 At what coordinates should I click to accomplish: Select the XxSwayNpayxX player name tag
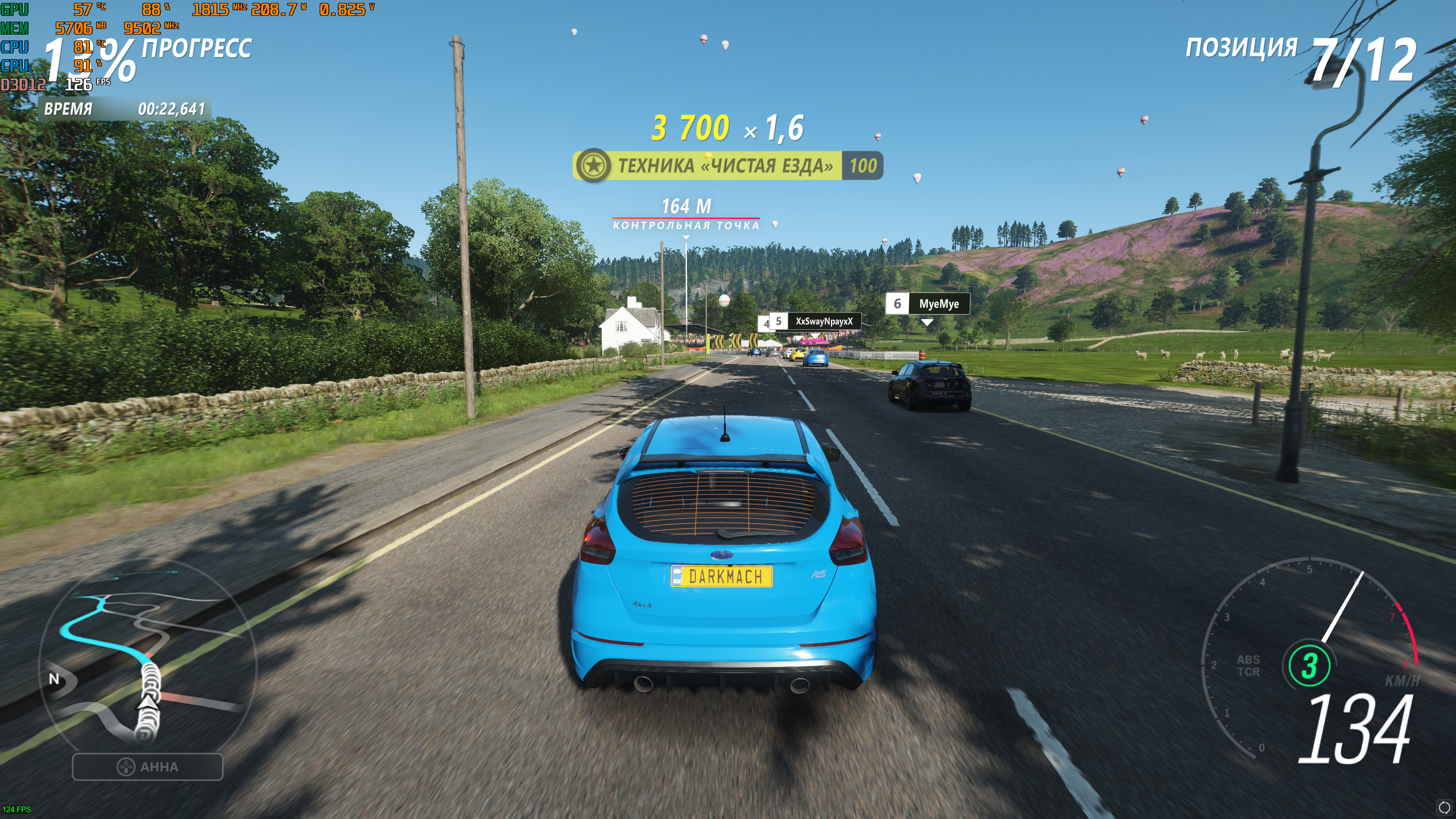815,321
